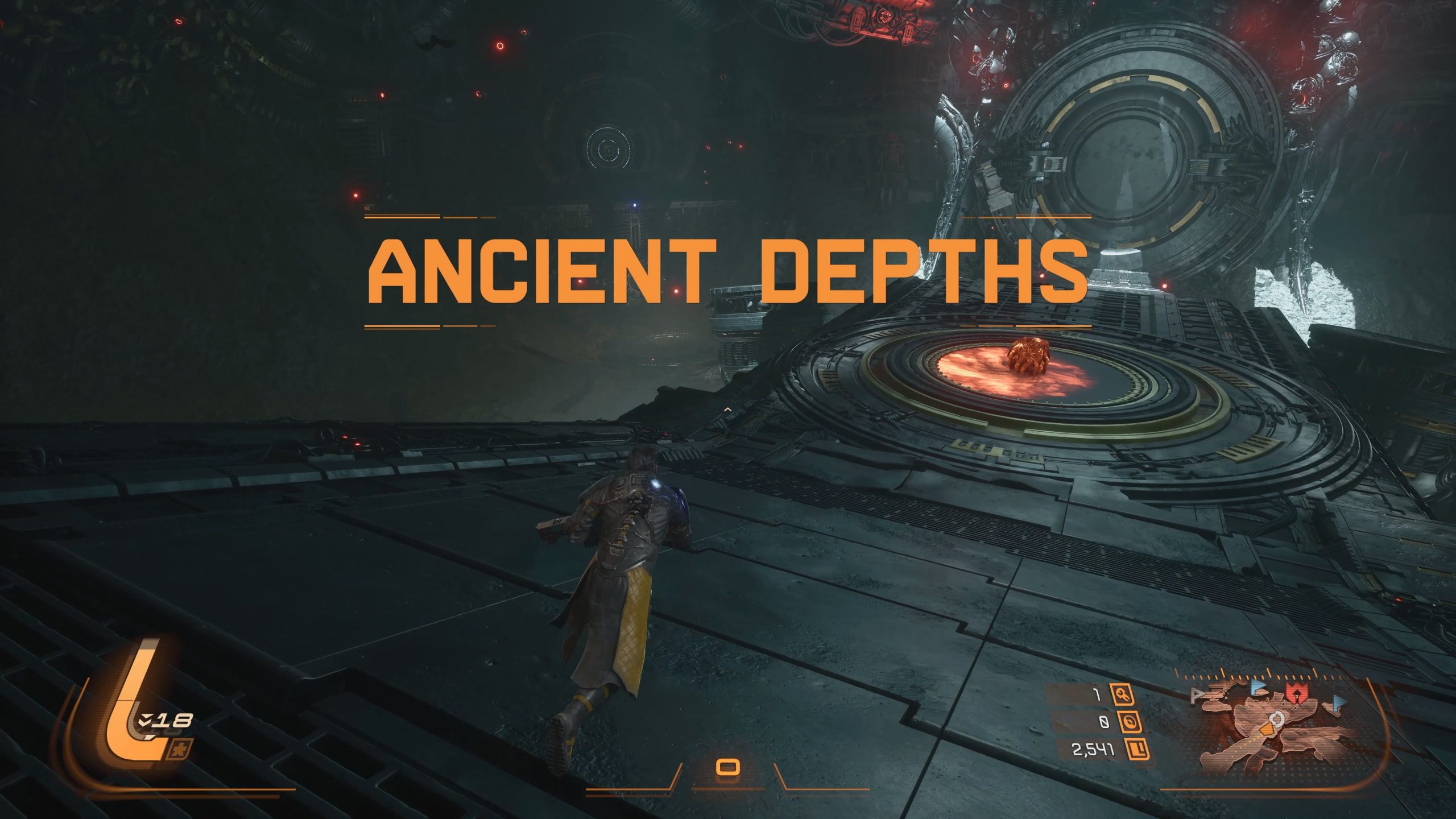This screenshot has width=1456, height=819.
Task: Toggle the checkmark chevron beside level 18
Action: point(146,719)
